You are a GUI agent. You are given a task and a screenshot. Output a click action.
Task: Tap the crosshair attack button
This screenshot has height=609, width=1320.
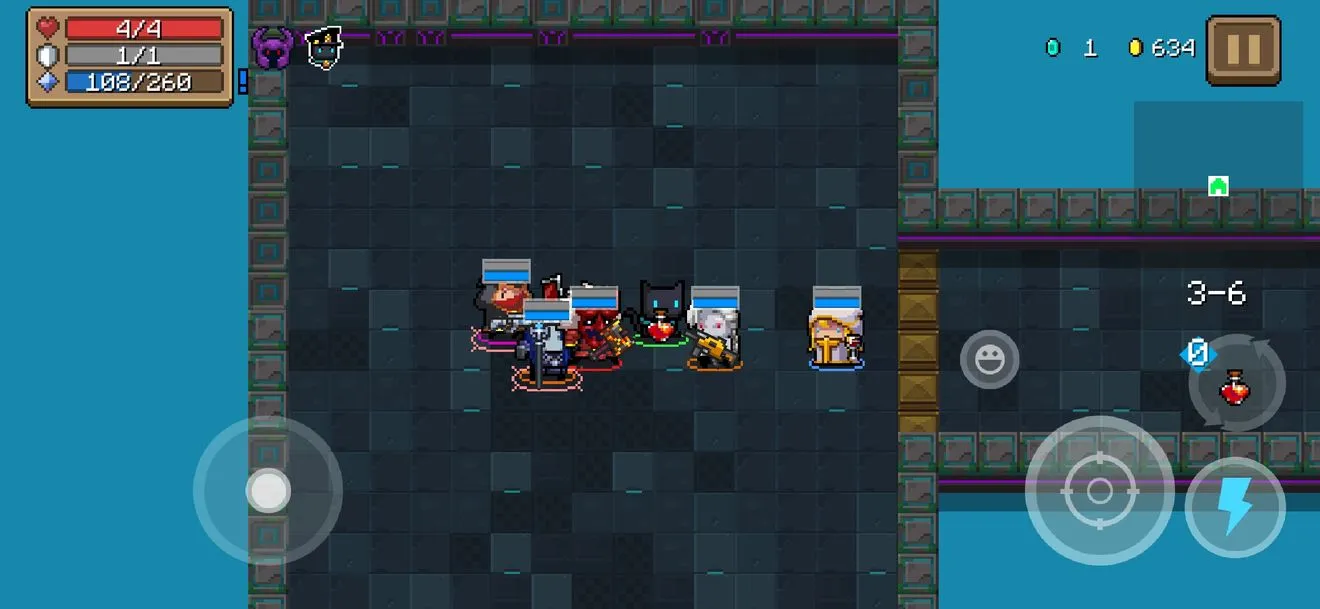click(x=1099, y=491)
